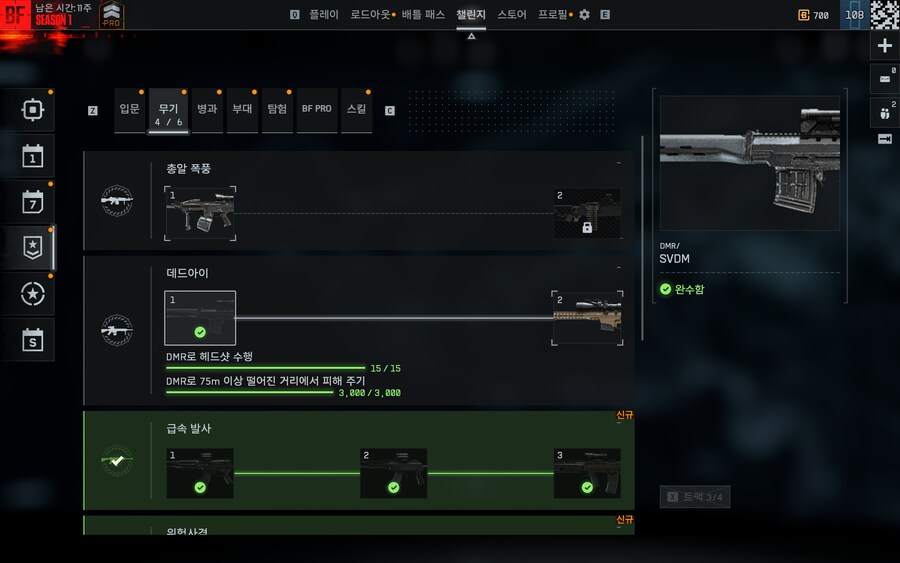Choose 급속 발사 stage 3 reward
900x563 pixels.
[587, 473]
